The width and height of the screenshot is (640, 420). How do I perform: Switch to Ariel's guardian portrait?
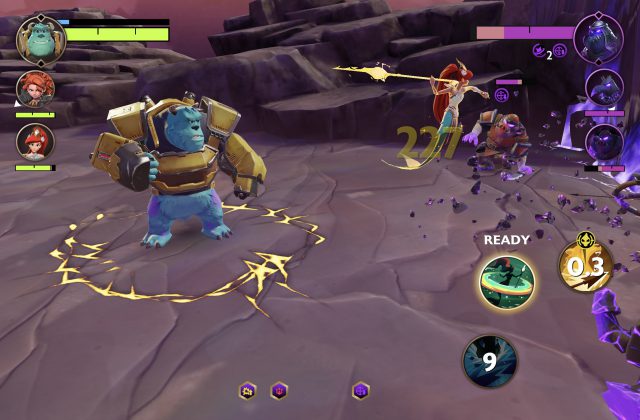[36, 142]
